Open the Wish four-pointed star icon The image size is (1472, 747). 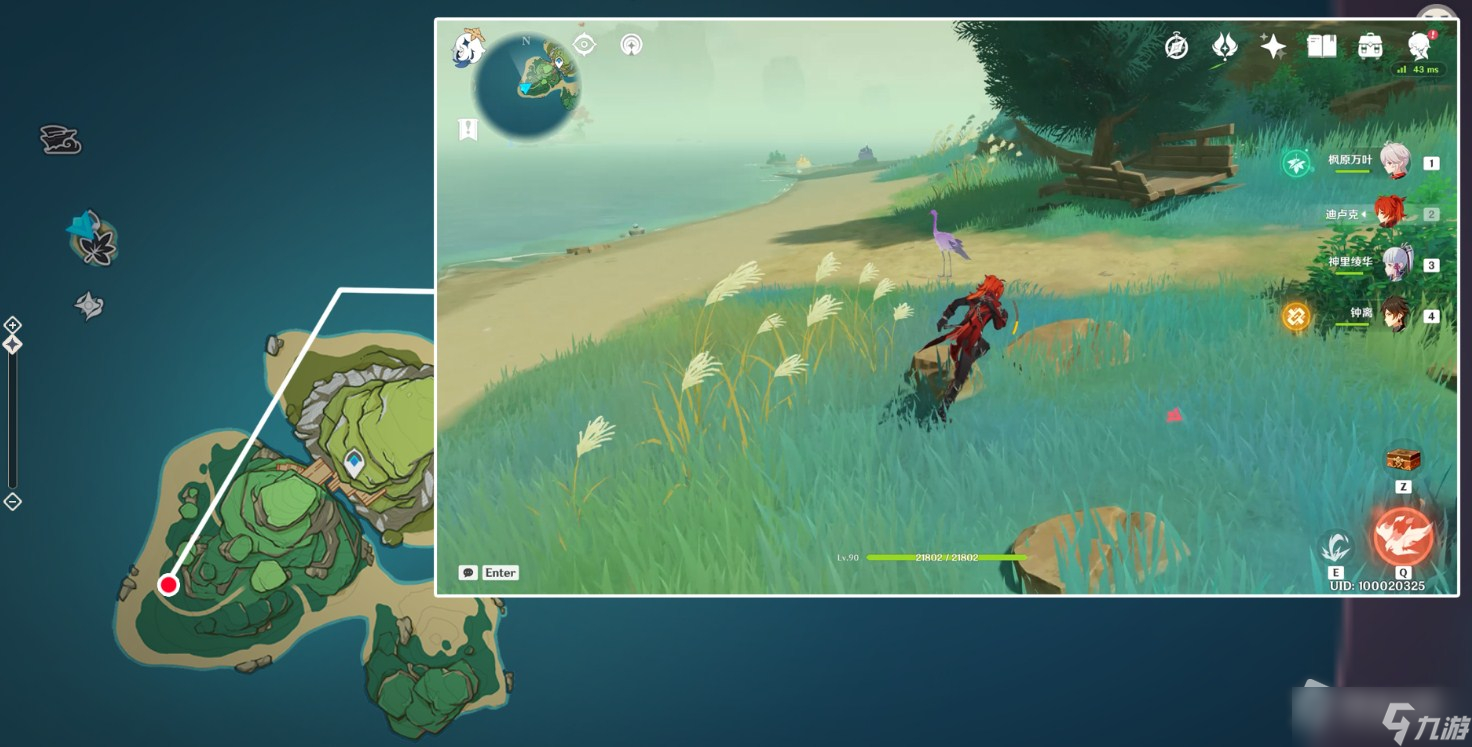pos(1273,46)
